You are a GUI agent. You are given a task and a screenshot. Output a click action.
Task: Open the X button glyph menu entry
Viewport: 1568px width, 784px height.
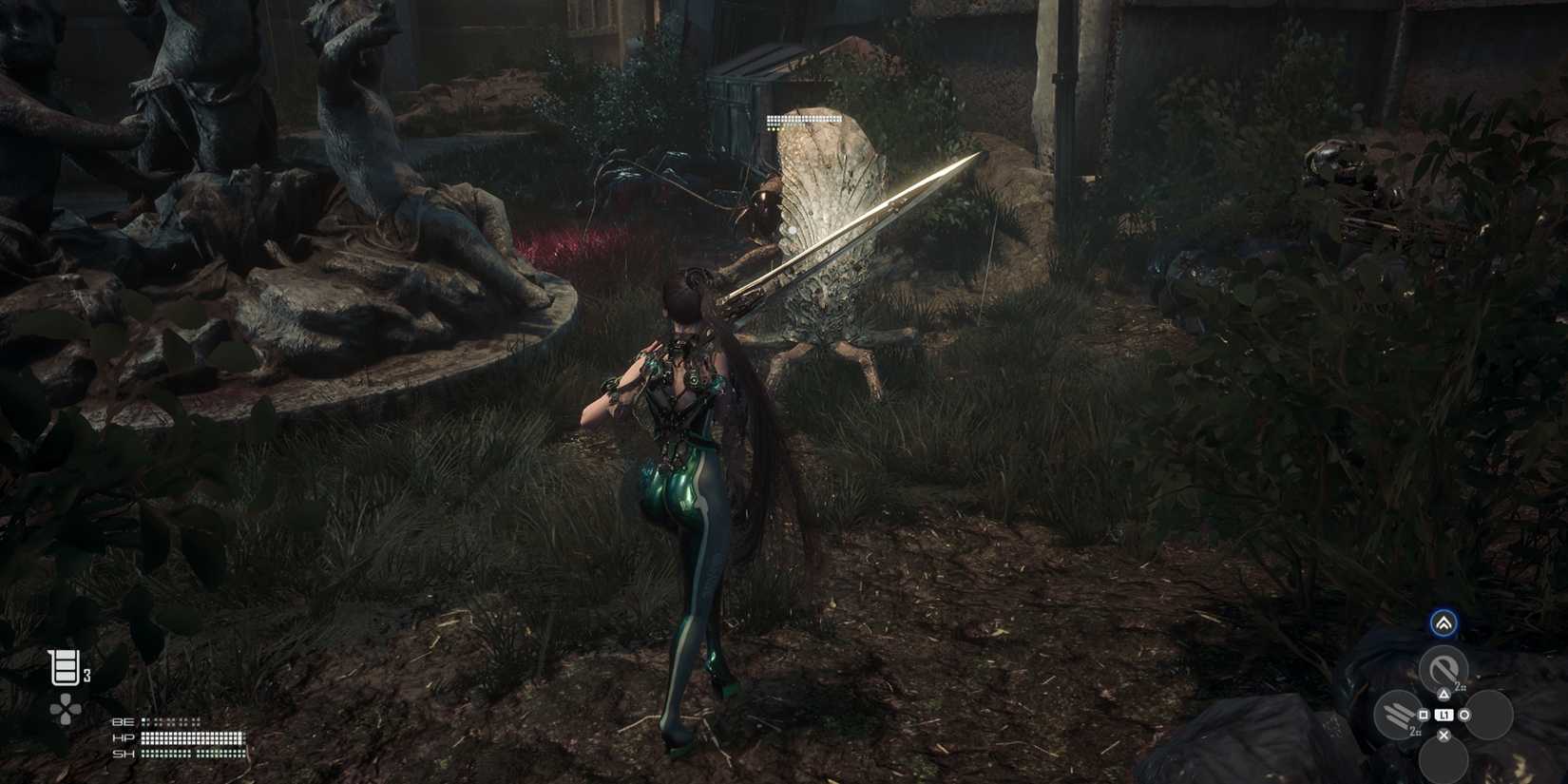(x=1444, y=736)
